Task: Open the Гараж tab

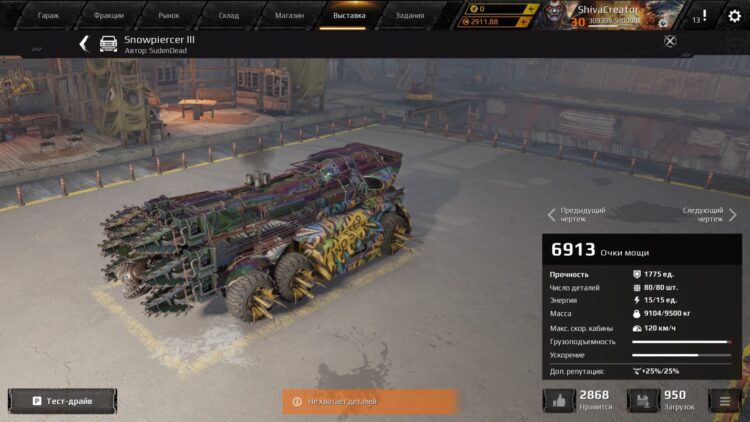Action: pos(48,16)
